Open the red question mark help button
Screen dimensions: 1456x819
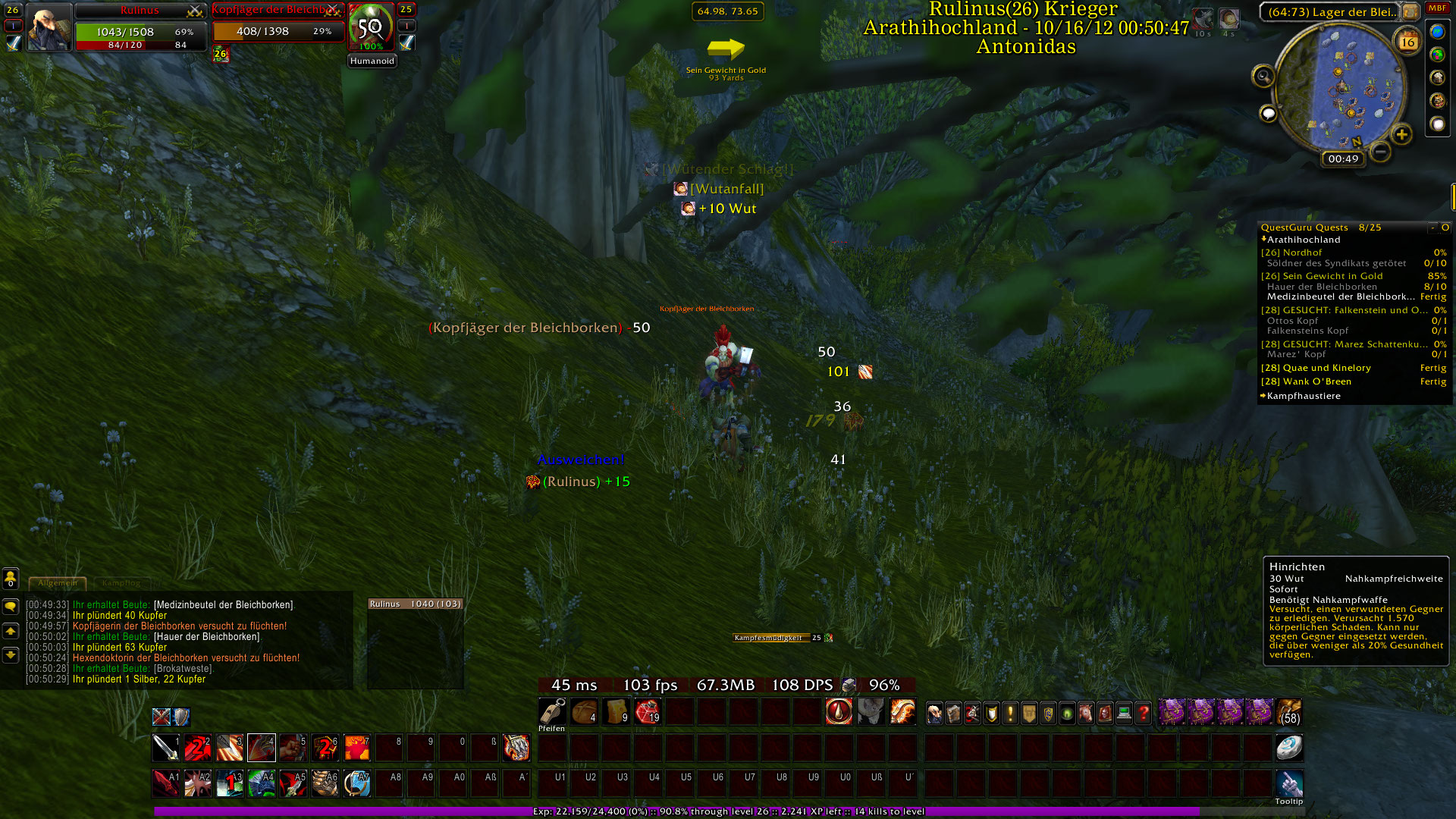(1143, 714)
